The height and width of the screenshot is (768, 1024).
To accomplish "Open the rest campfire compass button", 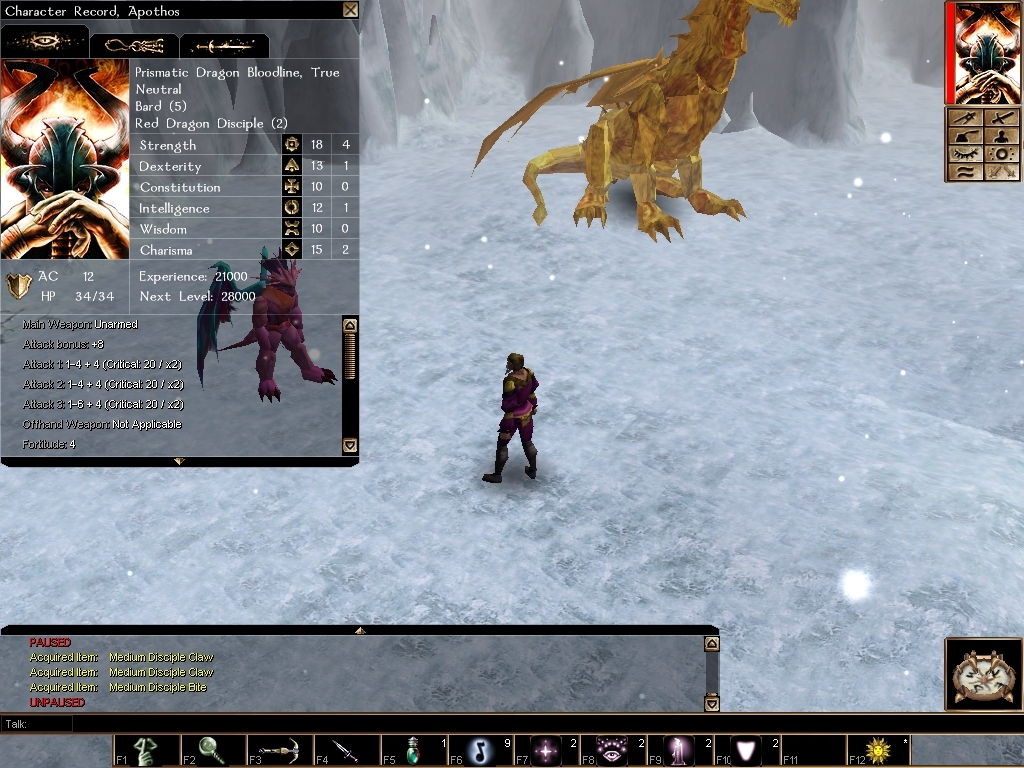I will pos(982,674).
